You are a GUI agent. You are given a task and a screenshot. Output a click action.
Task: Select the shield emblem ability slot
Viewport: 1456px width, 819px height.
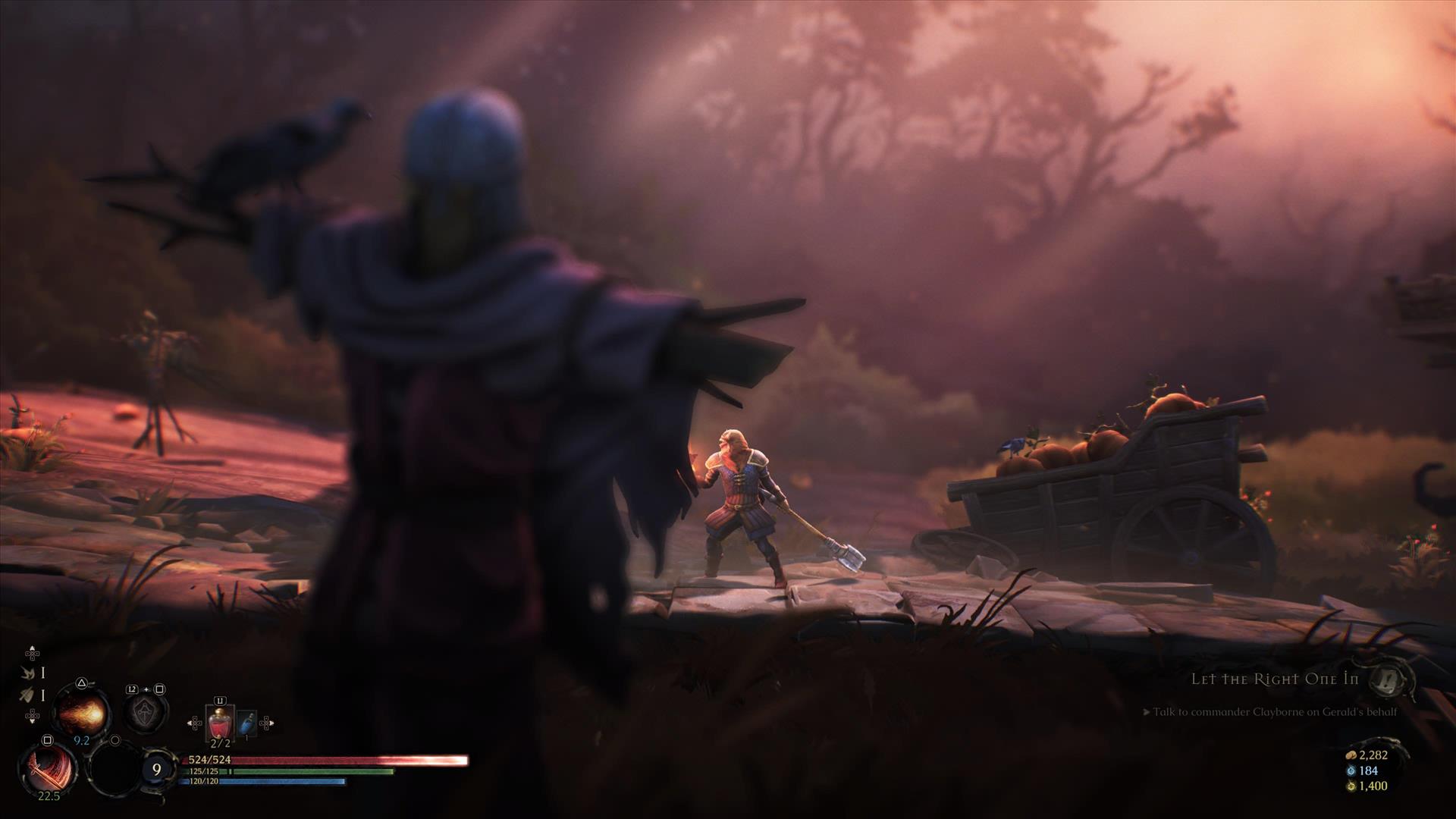[x=145, y=713]
